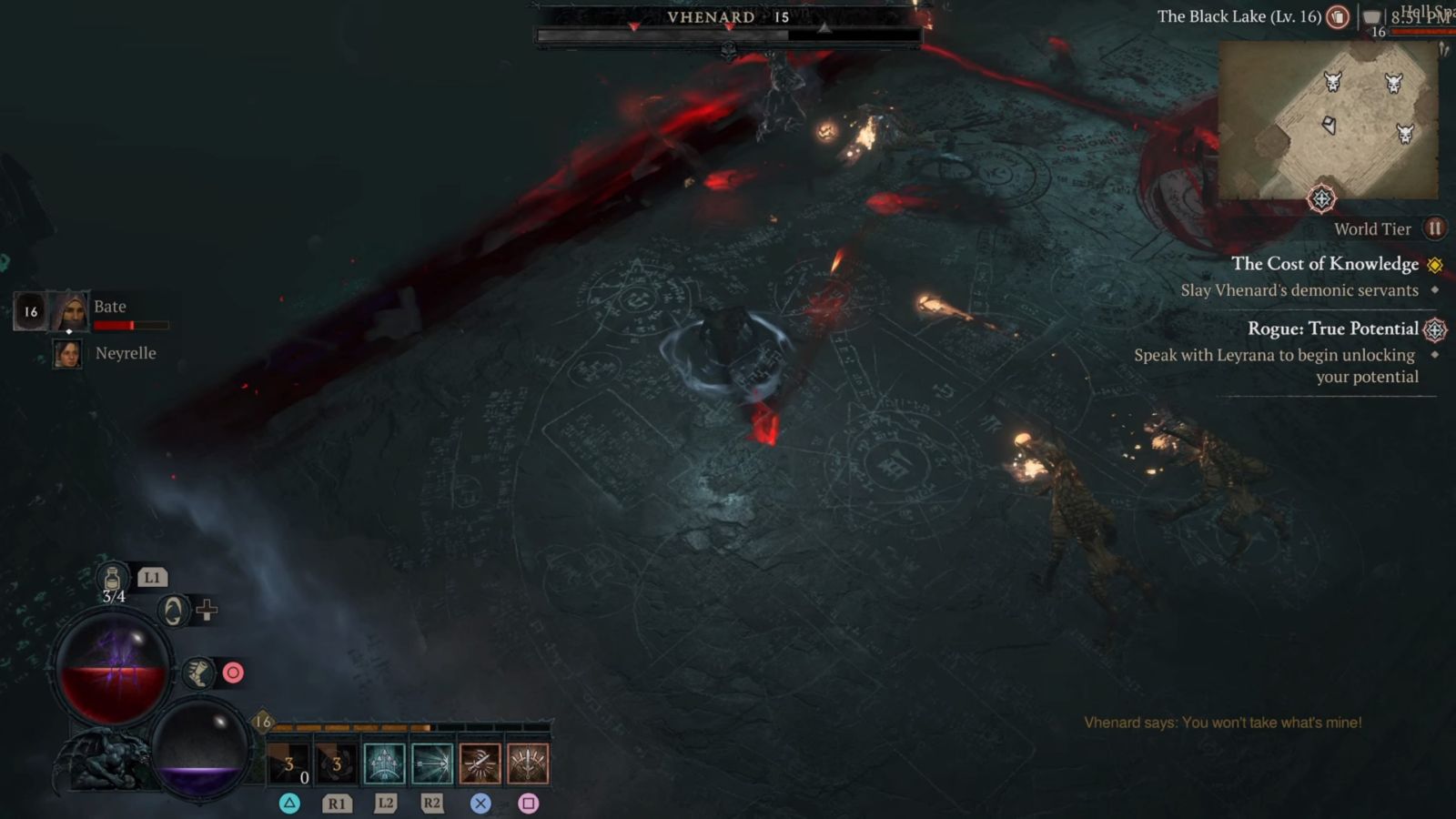
Task: Select the skill icon showing 3 charges above R1
Action: click(336, 763)
